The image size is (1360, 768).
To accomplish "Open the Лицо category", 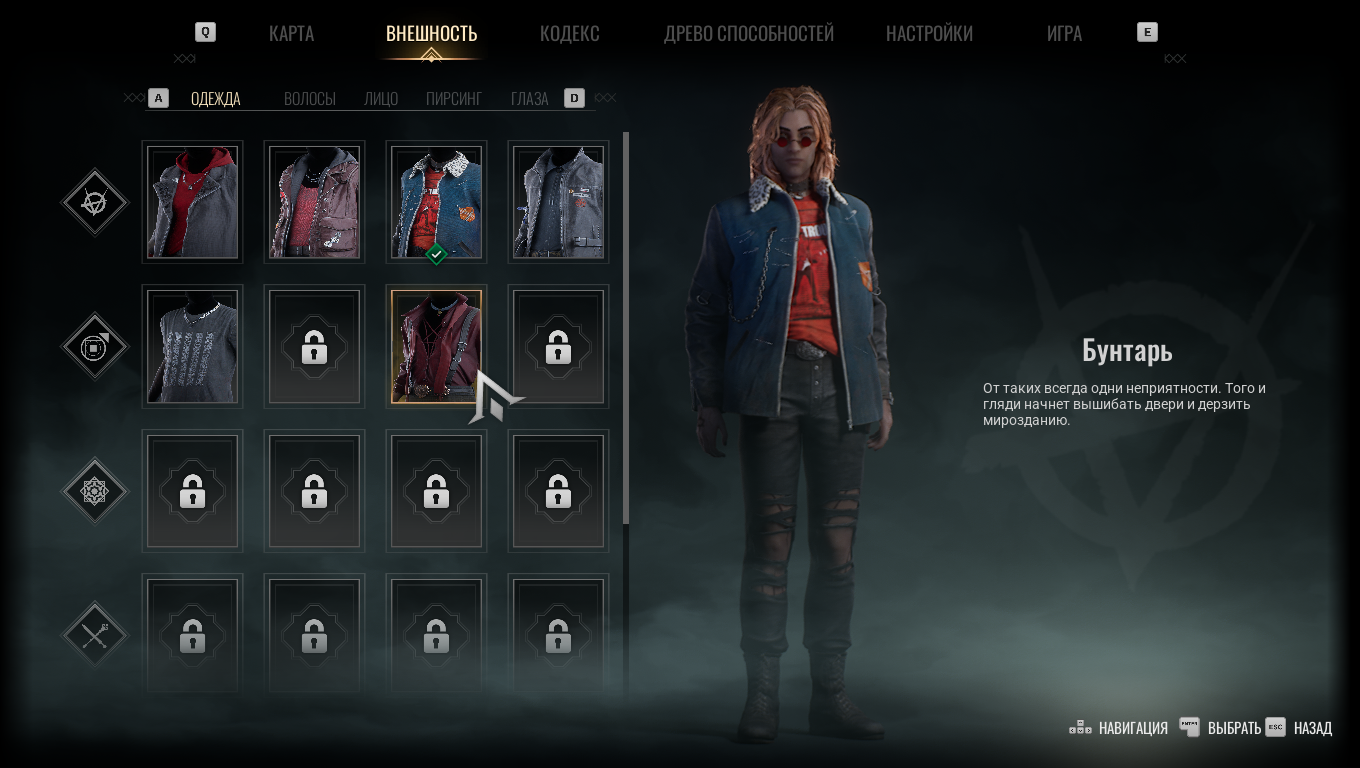I will point(381,98).
